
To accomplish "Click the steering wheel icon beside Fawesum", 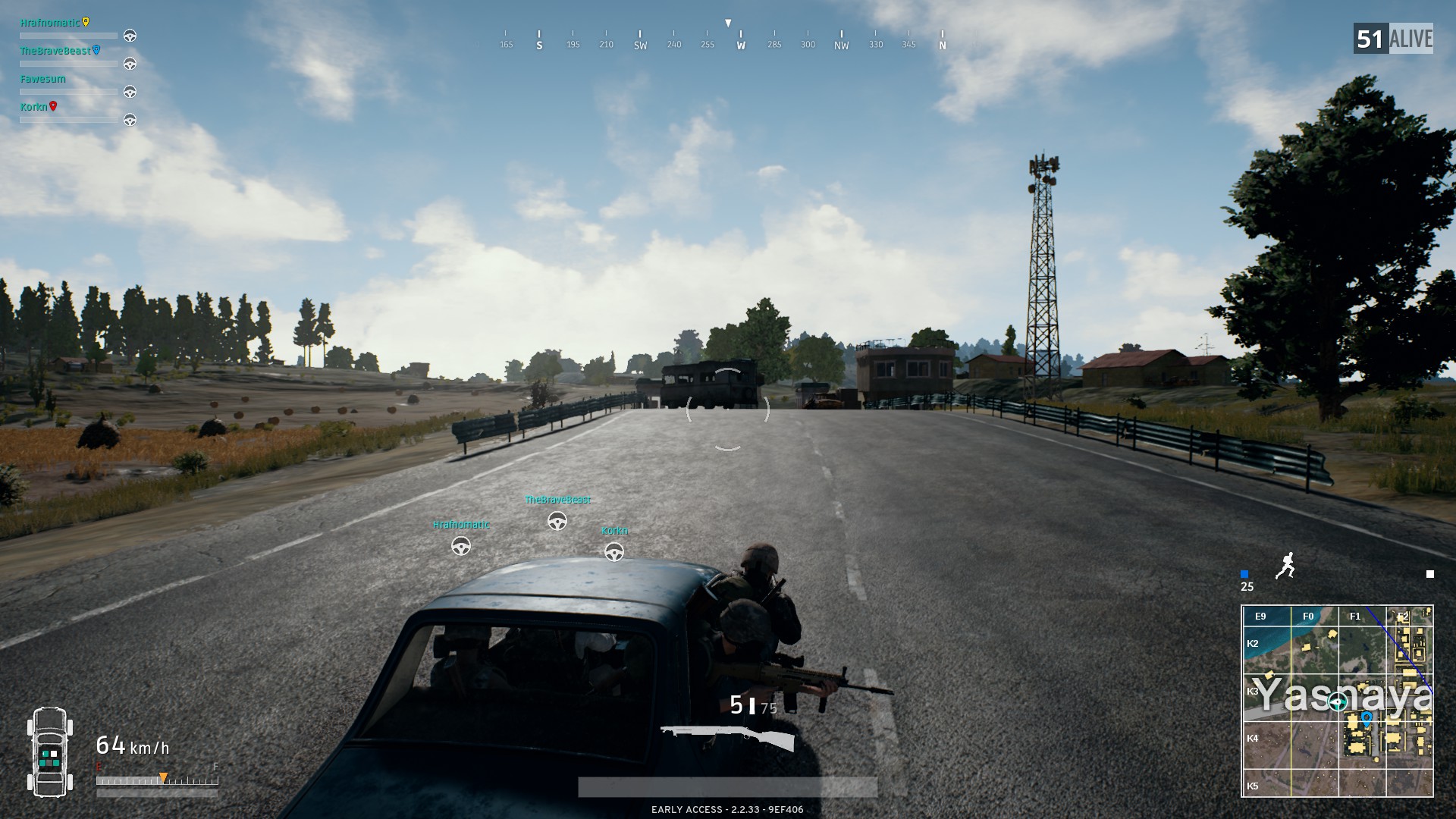I will pyautogui.click(x=130, y=92).
